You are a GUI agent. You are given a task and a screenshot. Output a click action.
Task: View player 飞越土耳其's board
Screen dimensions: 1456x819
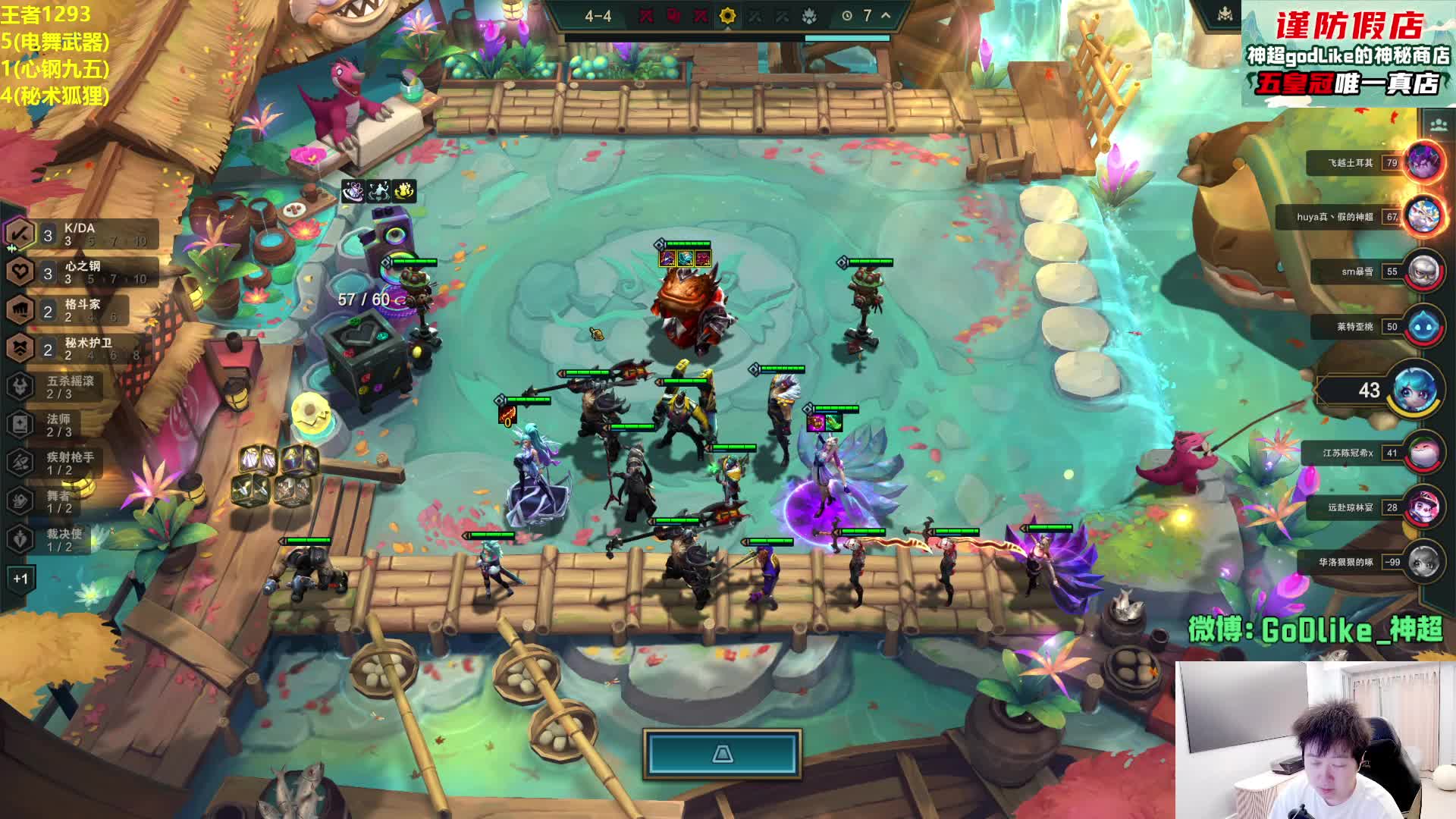(1423, 162)
